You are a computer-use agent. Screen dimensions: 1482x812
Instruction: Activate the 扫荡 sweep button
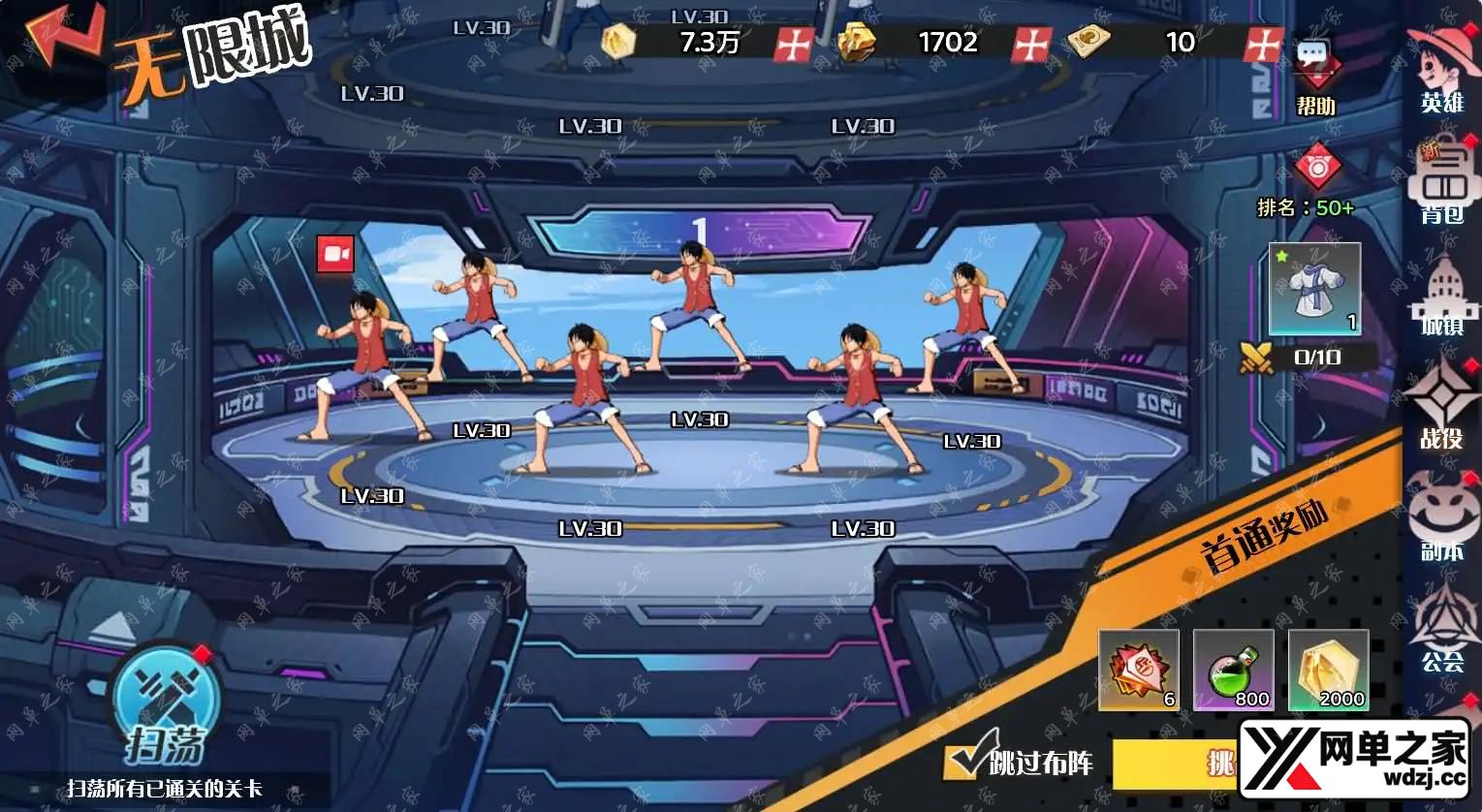(165, 707)
